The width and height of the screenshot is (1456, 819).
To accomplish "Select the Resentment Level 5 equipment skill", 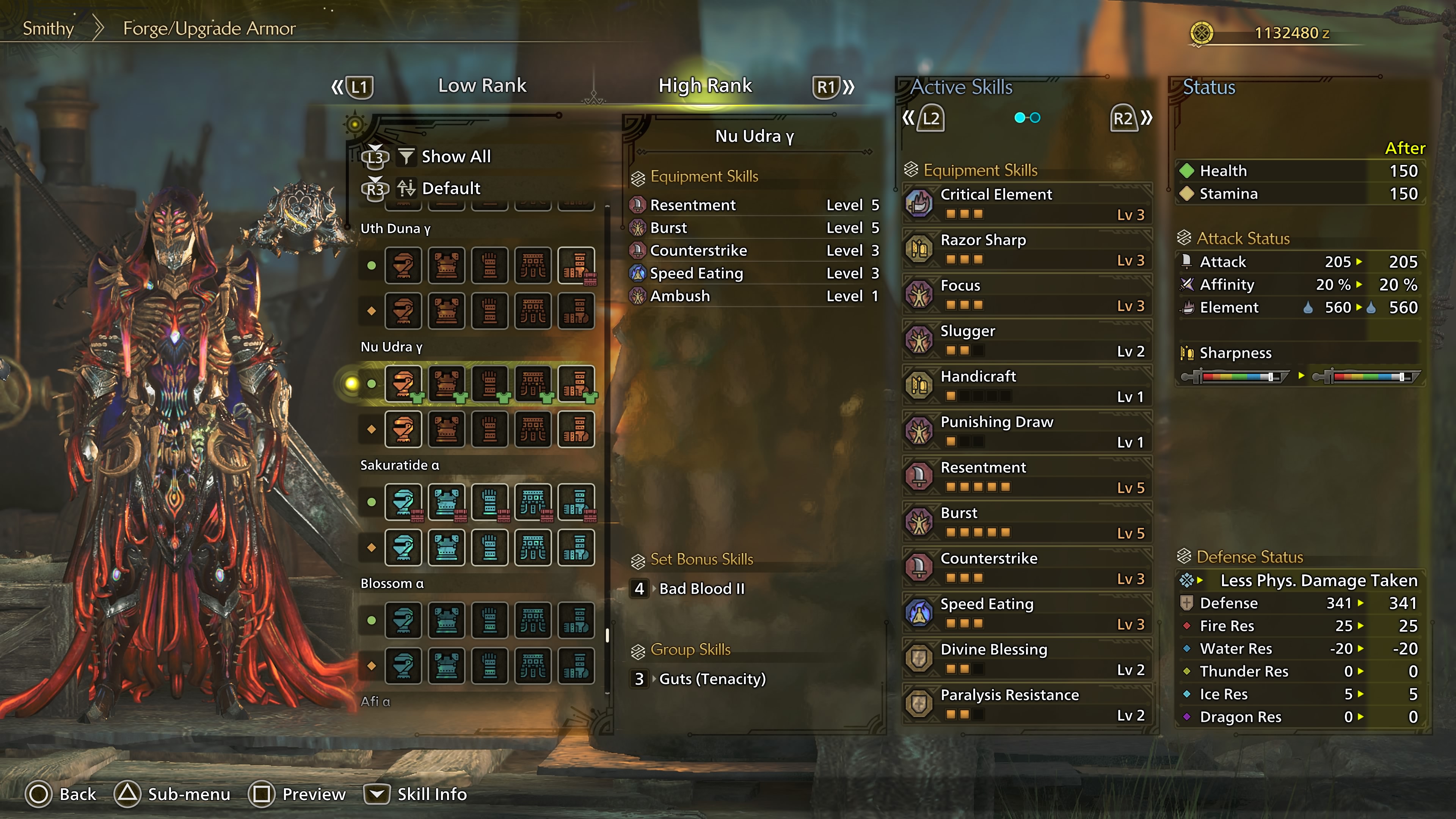I will click(x=755, y=205).
